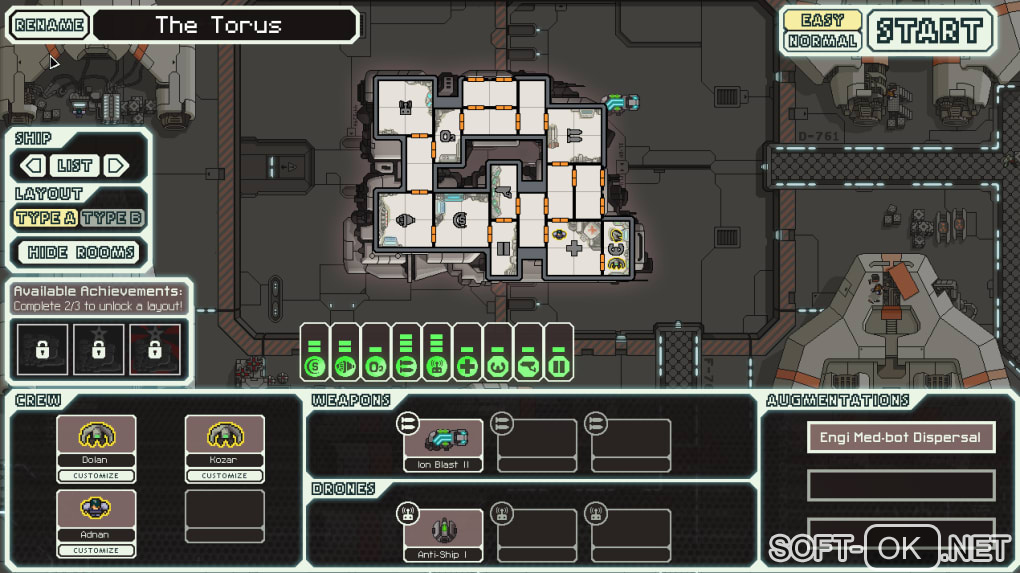The width and height of the screenshot is (1020, 573).
Task: Customize crew member Adnan
Action: (x=96, y=550)
